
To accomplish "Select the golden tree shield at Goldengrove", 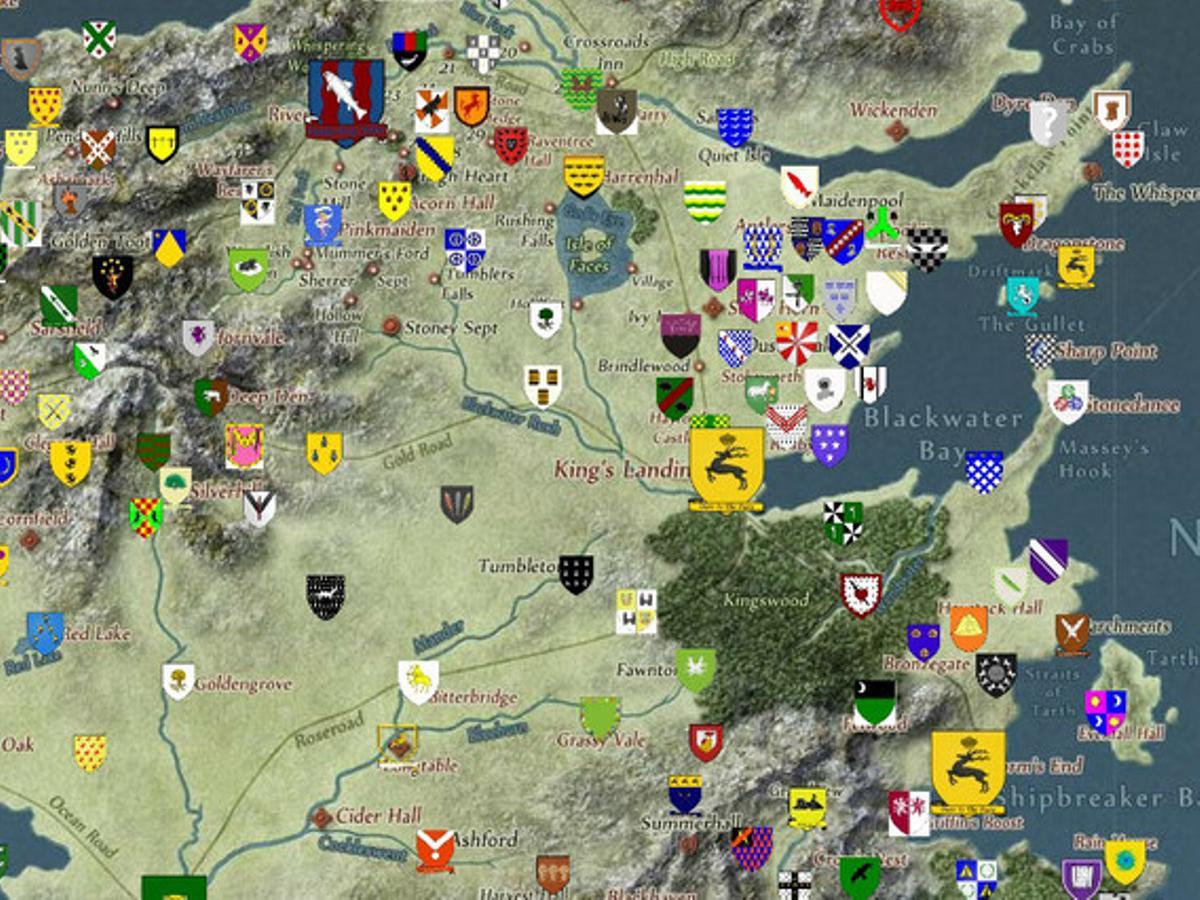I will 178,681.
